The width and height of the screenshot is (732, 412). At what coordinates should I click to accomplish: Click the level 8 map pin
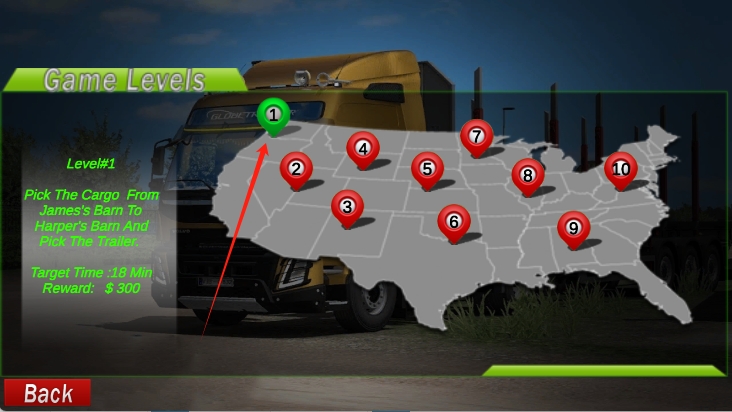pos(527,175)
